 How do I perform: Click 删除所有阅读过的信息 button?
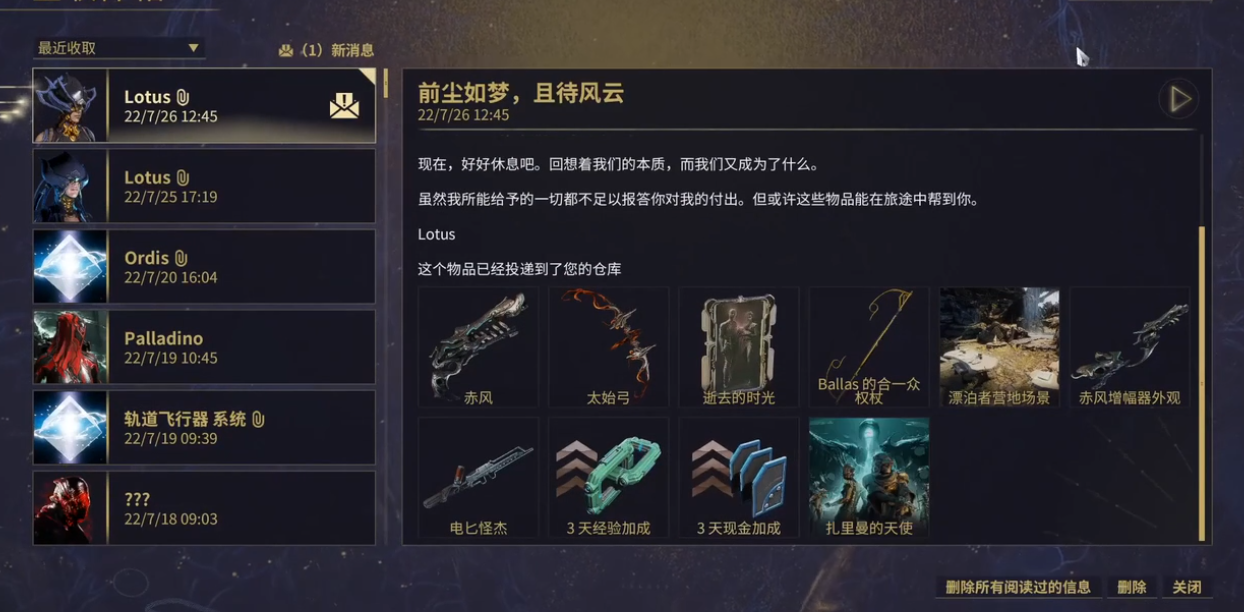1018,587
